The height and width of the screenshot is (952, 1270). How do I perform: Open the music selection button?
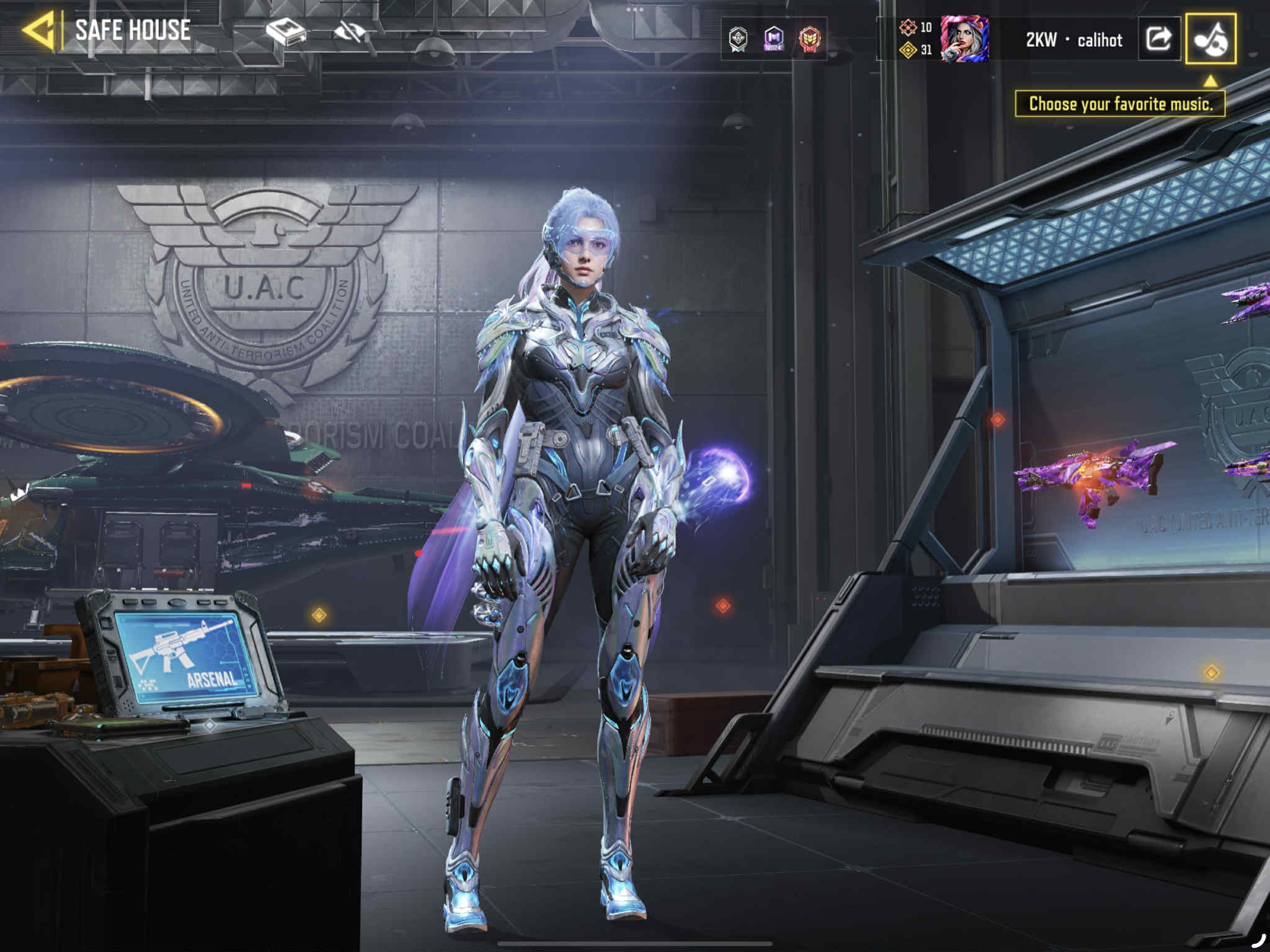[1210, 39]
